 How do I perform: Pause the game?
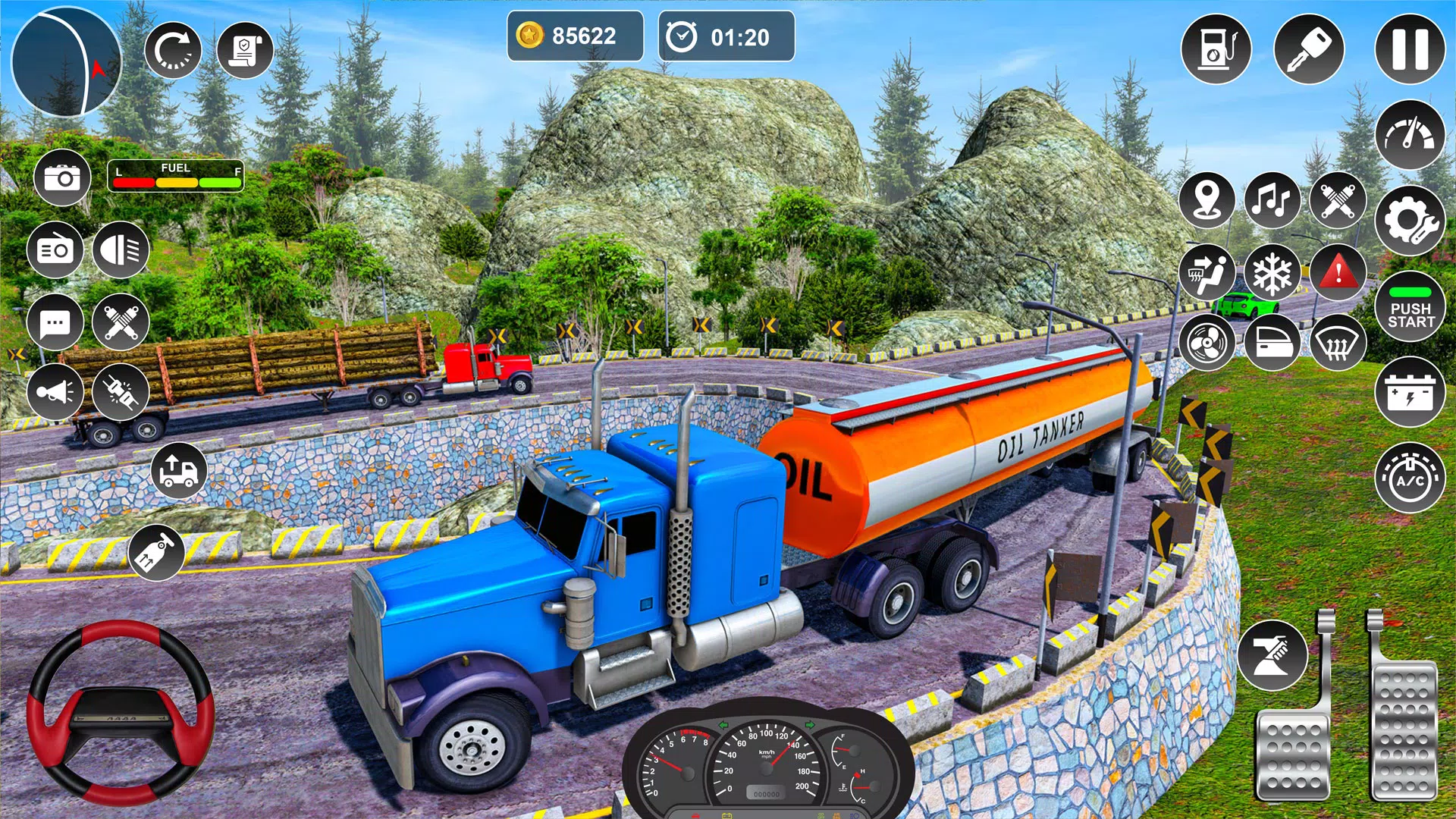(x=1410, y=49)
